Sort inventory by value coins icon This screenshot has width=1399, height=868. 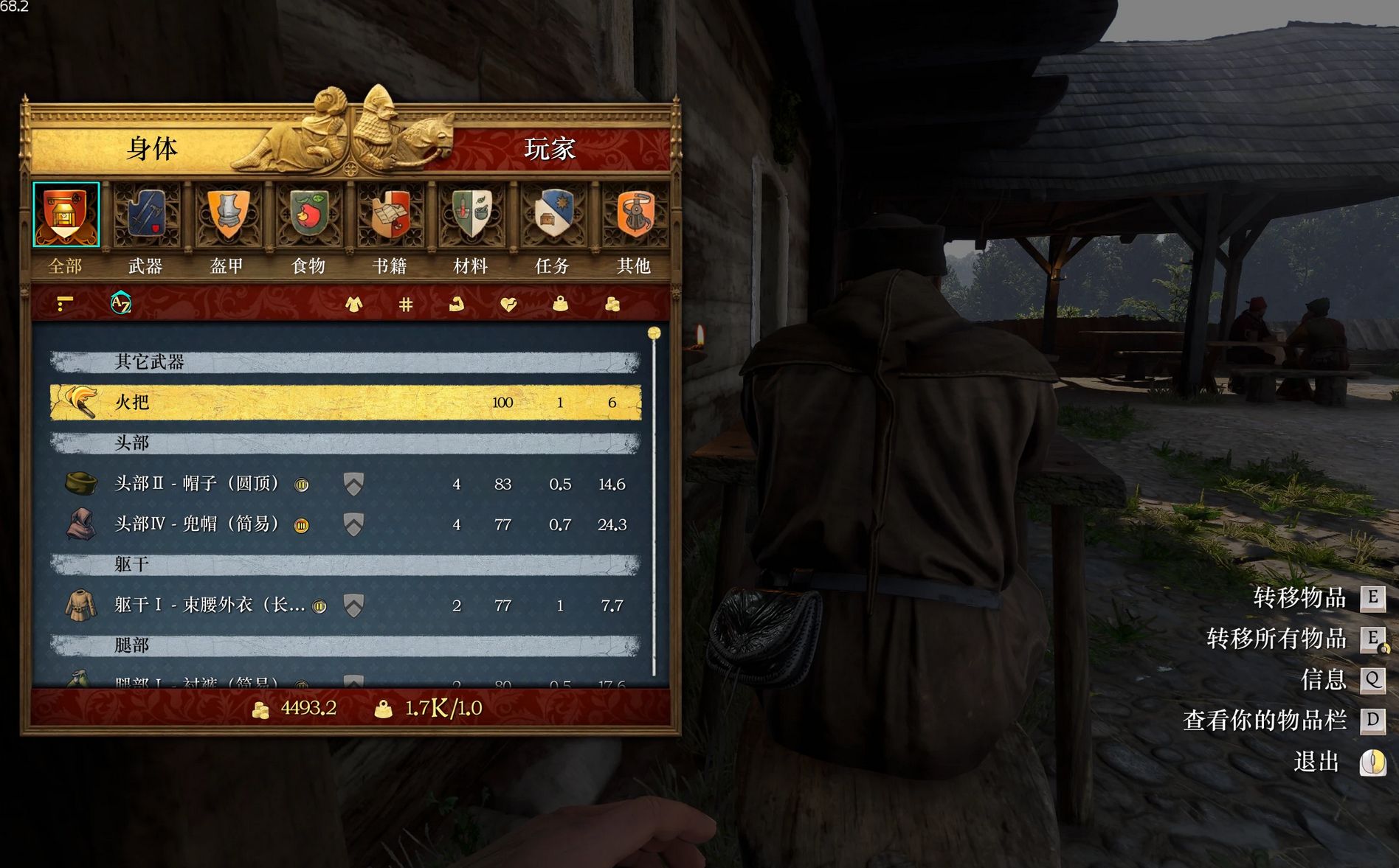click(612, 303)
